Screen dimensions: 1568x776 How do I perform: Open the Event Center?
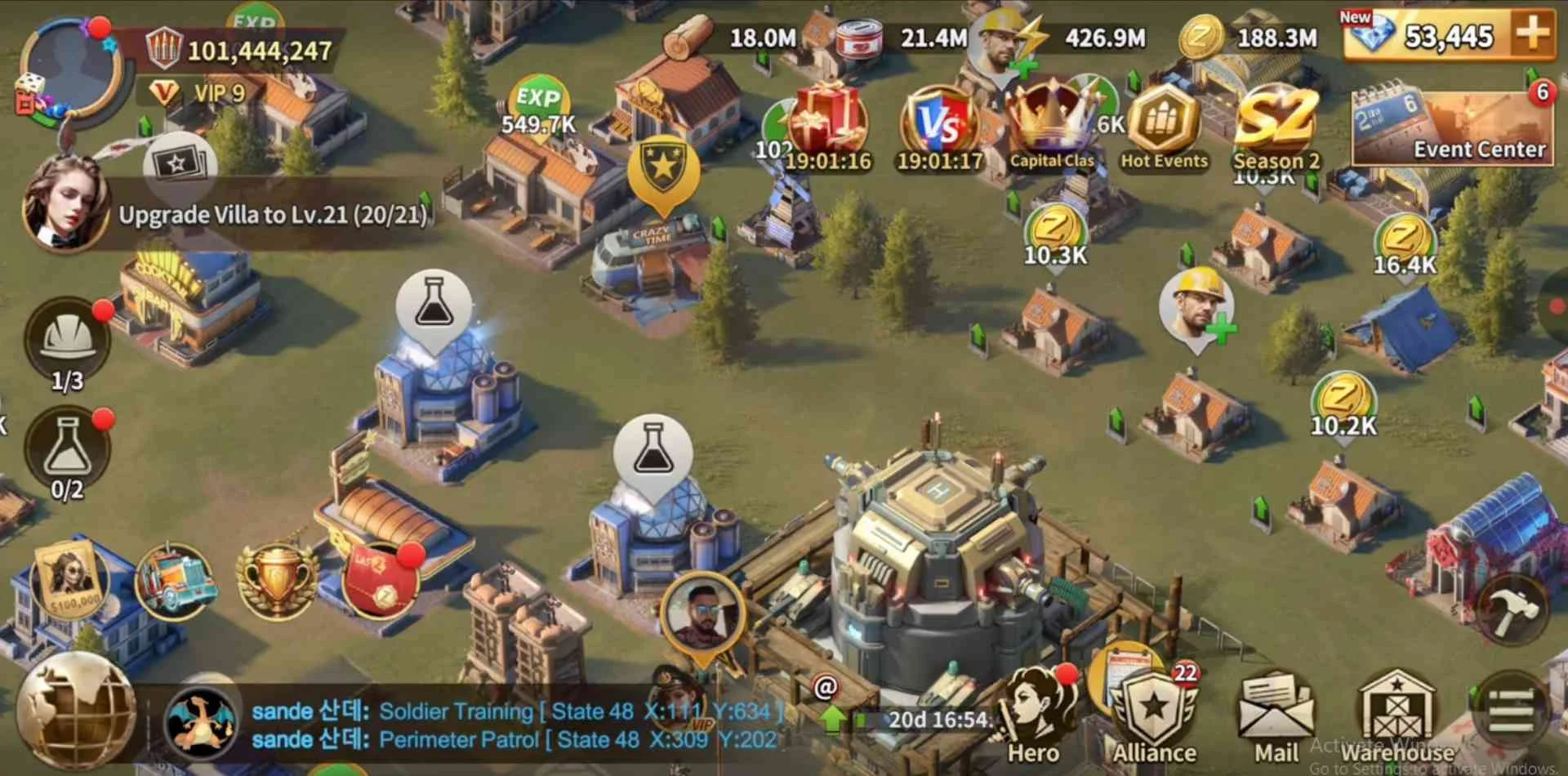[1452, 127]
